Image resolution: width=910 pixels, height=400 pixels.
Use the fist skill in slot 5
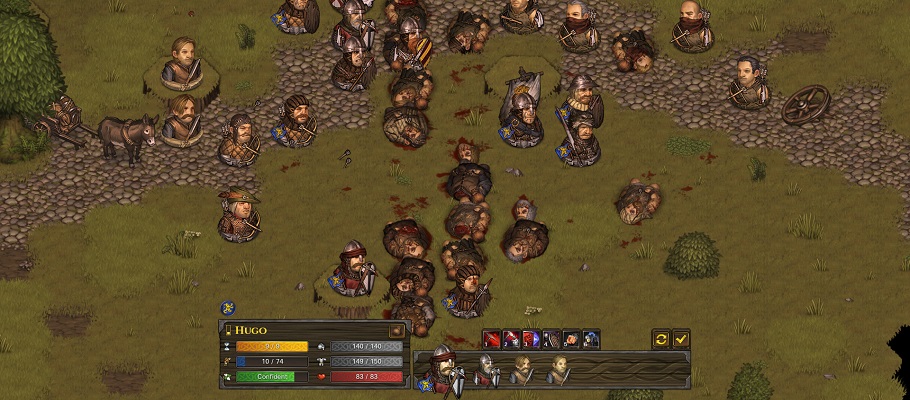pos(571,339)
